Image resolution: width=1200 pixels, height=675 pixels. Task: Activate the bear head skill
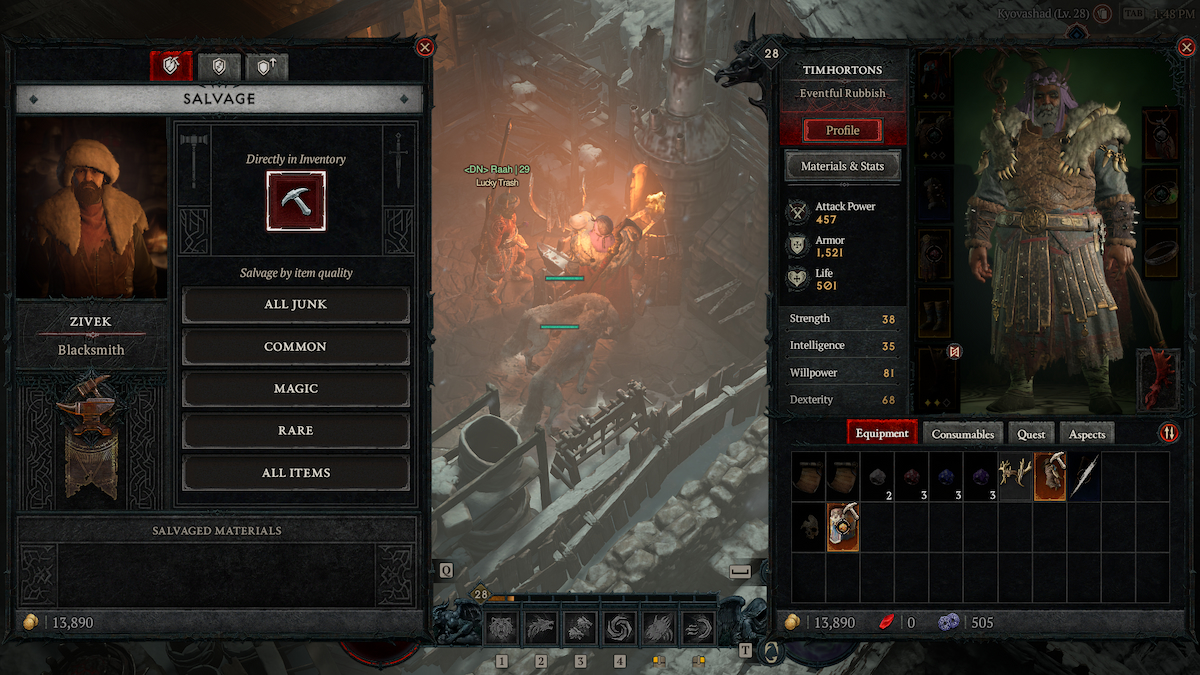coord(502,628)
